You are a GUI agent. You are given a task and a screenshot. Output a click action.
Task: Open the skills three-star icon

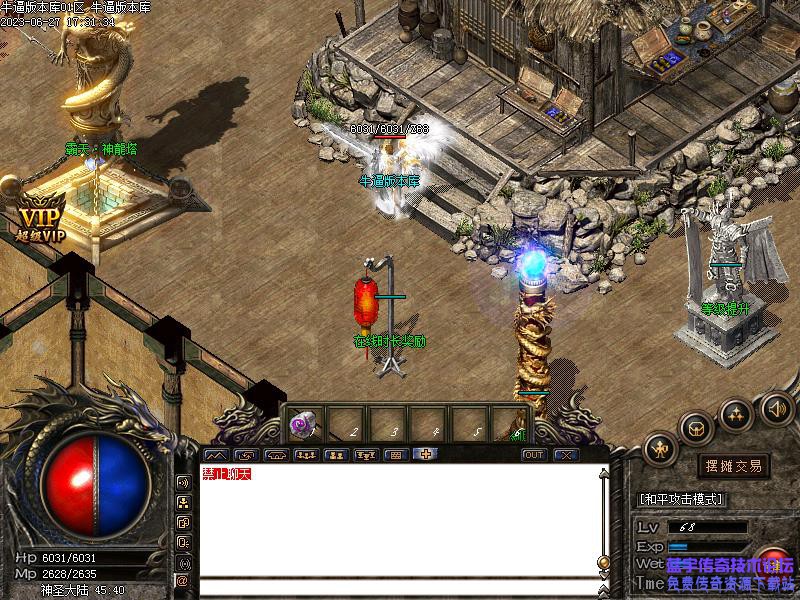pyautogui.click(x=736, y=412)
